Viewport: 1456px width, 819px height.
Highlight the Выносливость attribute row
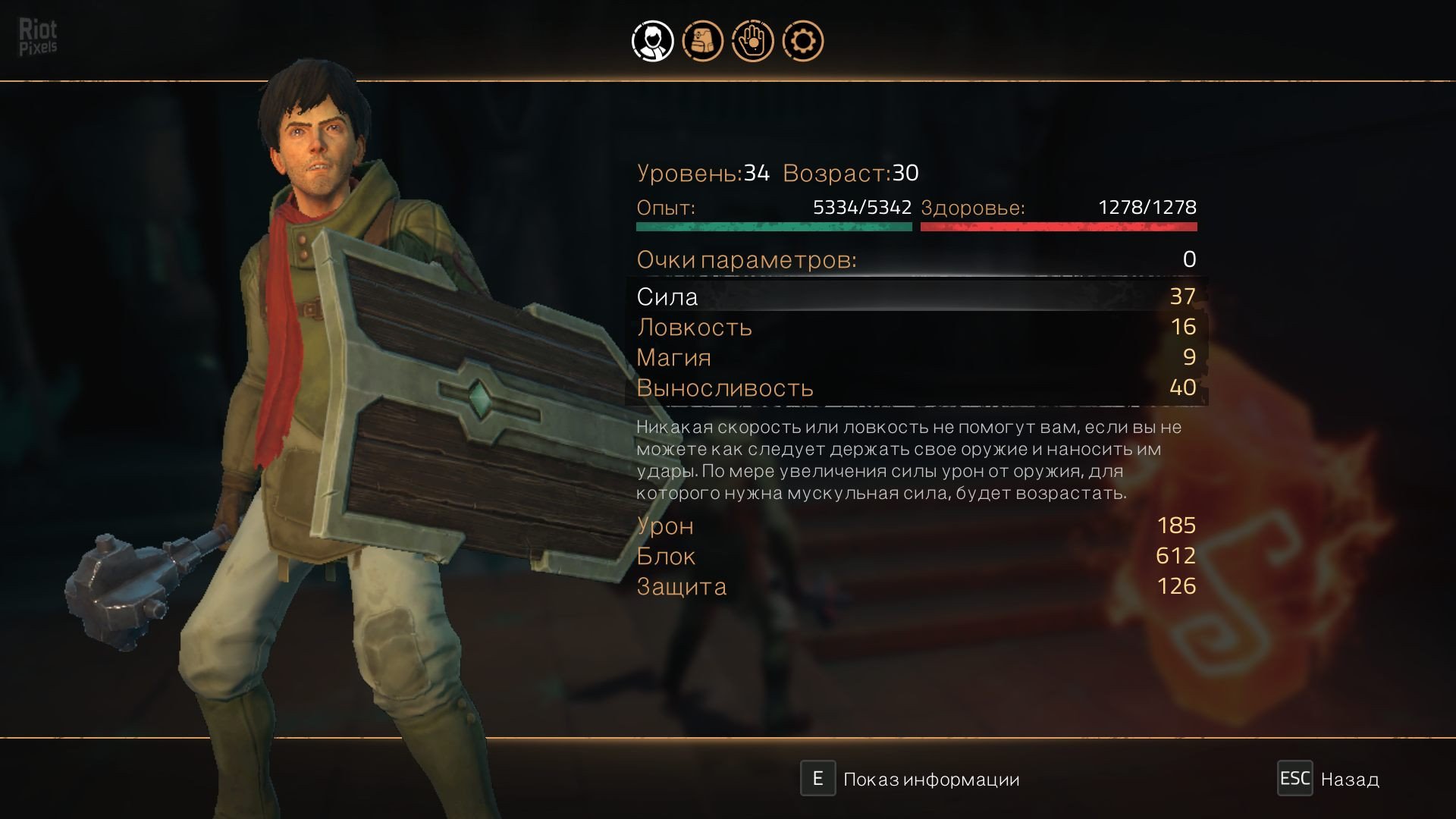(x=916, y=388)
